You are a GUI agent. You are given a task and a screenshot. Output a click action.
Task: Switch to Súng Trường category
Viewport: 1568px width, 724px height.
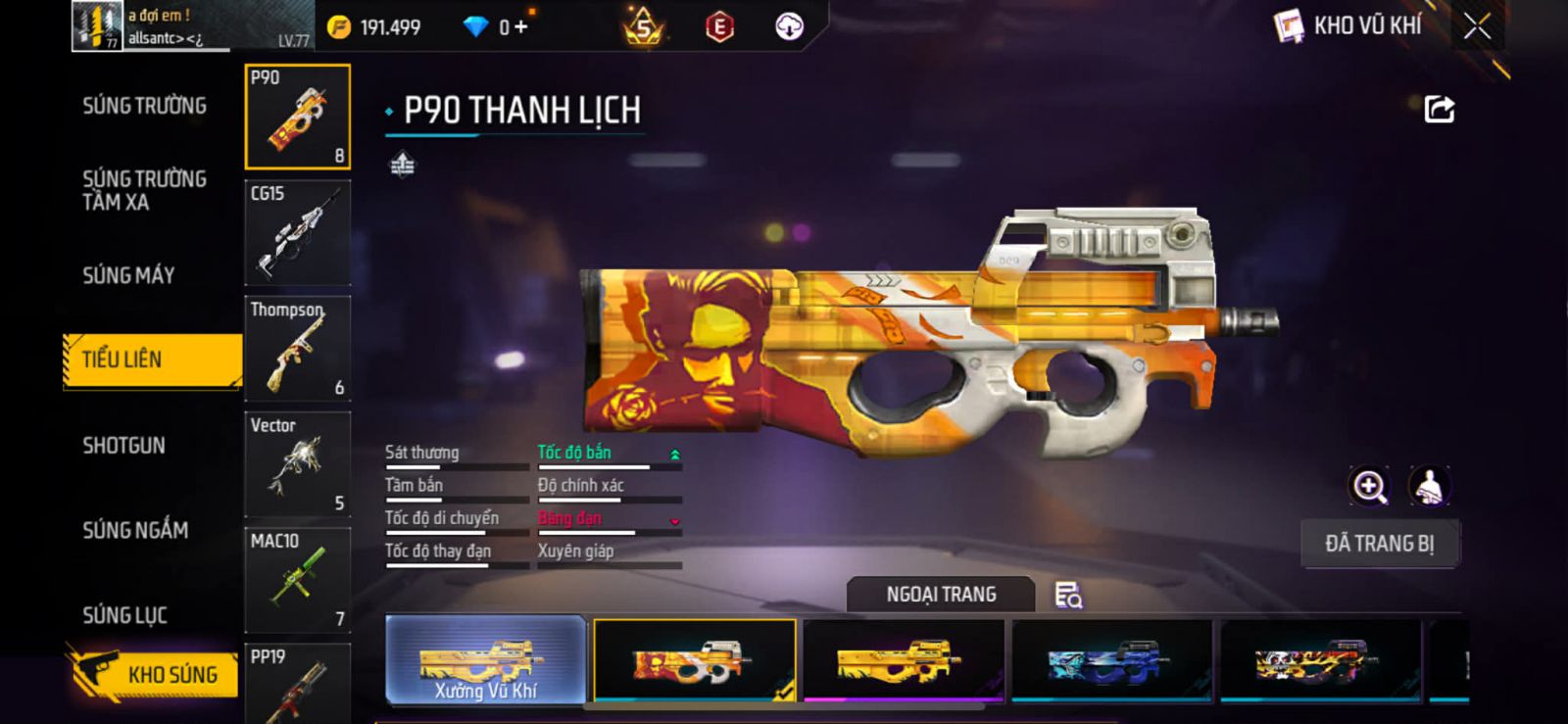pyautogui.click(x=144, y=106)
